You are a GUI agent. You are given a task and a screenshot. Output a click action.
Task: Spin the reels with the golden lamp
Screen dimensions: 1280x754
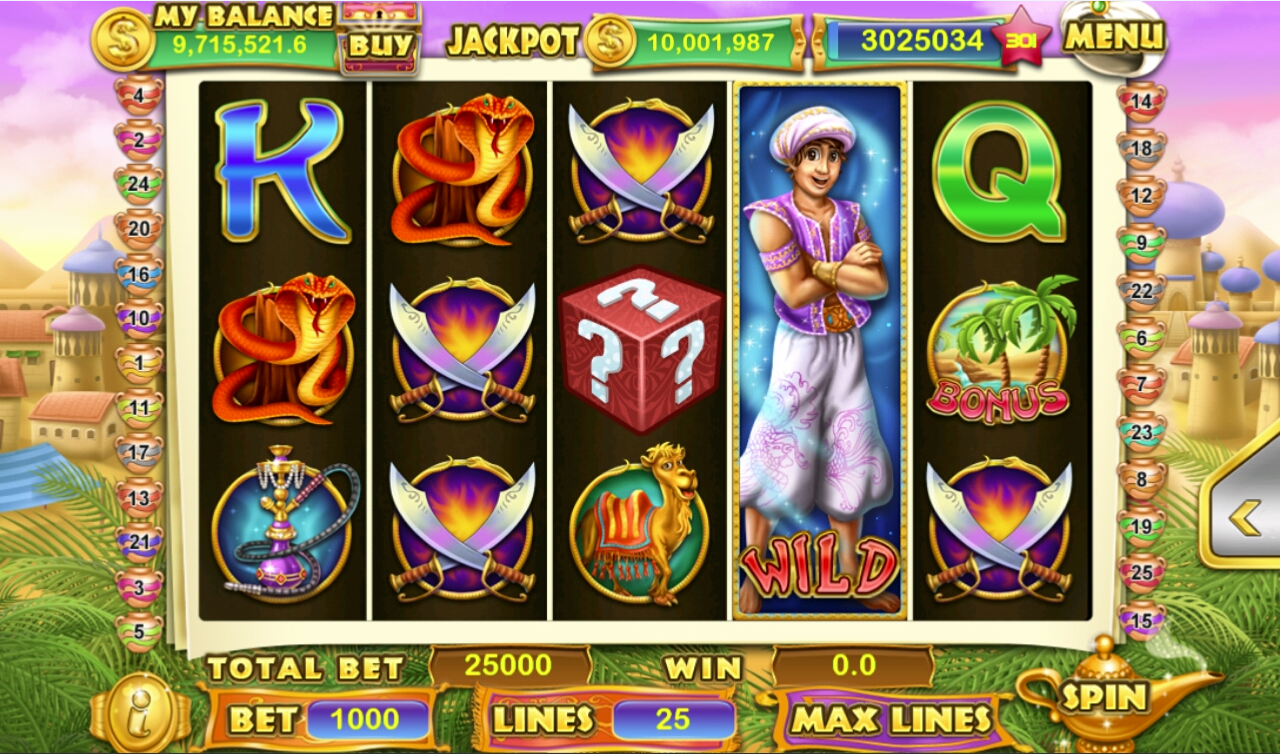pos(1103,695)
